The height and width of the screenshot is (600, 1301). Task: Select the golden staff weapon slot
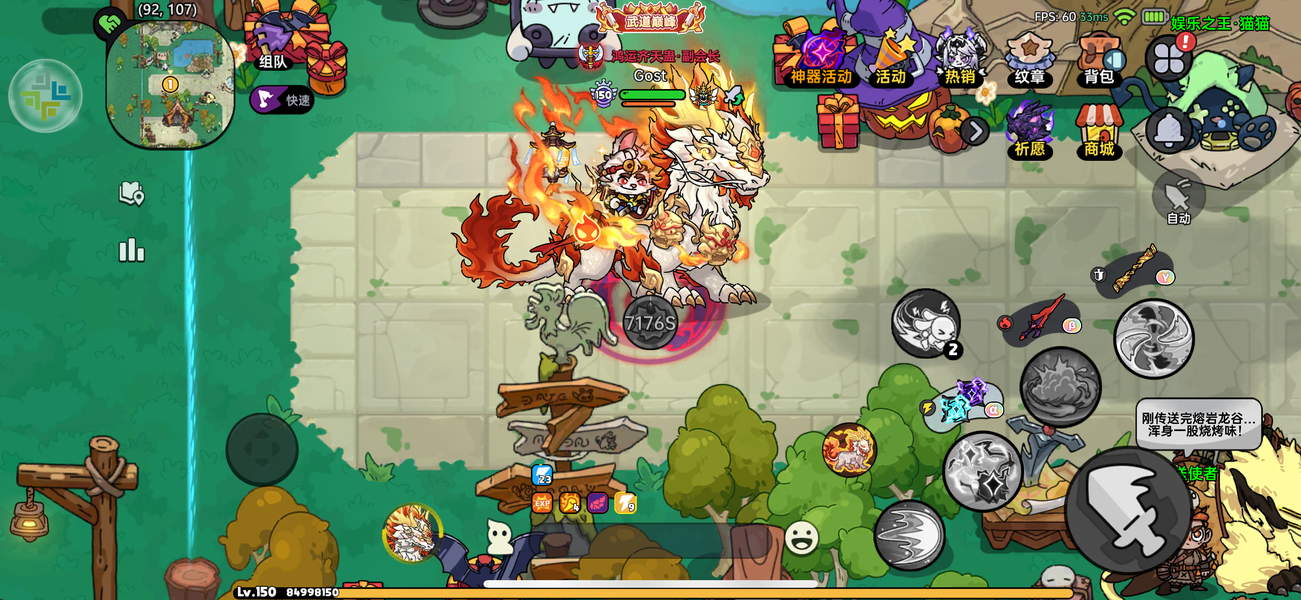pyautogui.click(x=1134, y=271)
